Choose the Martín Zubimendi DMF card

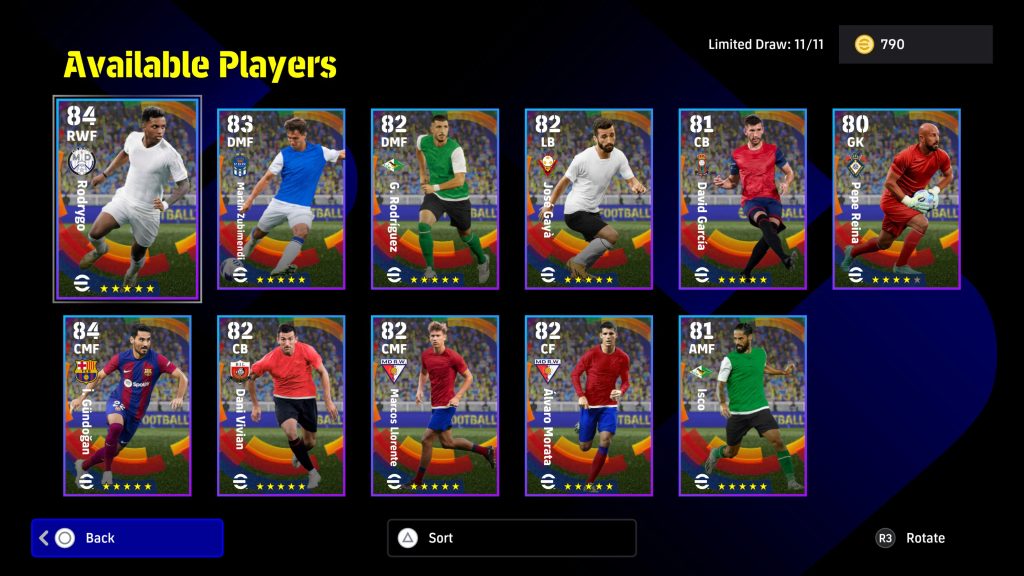[x=281, y=198]
